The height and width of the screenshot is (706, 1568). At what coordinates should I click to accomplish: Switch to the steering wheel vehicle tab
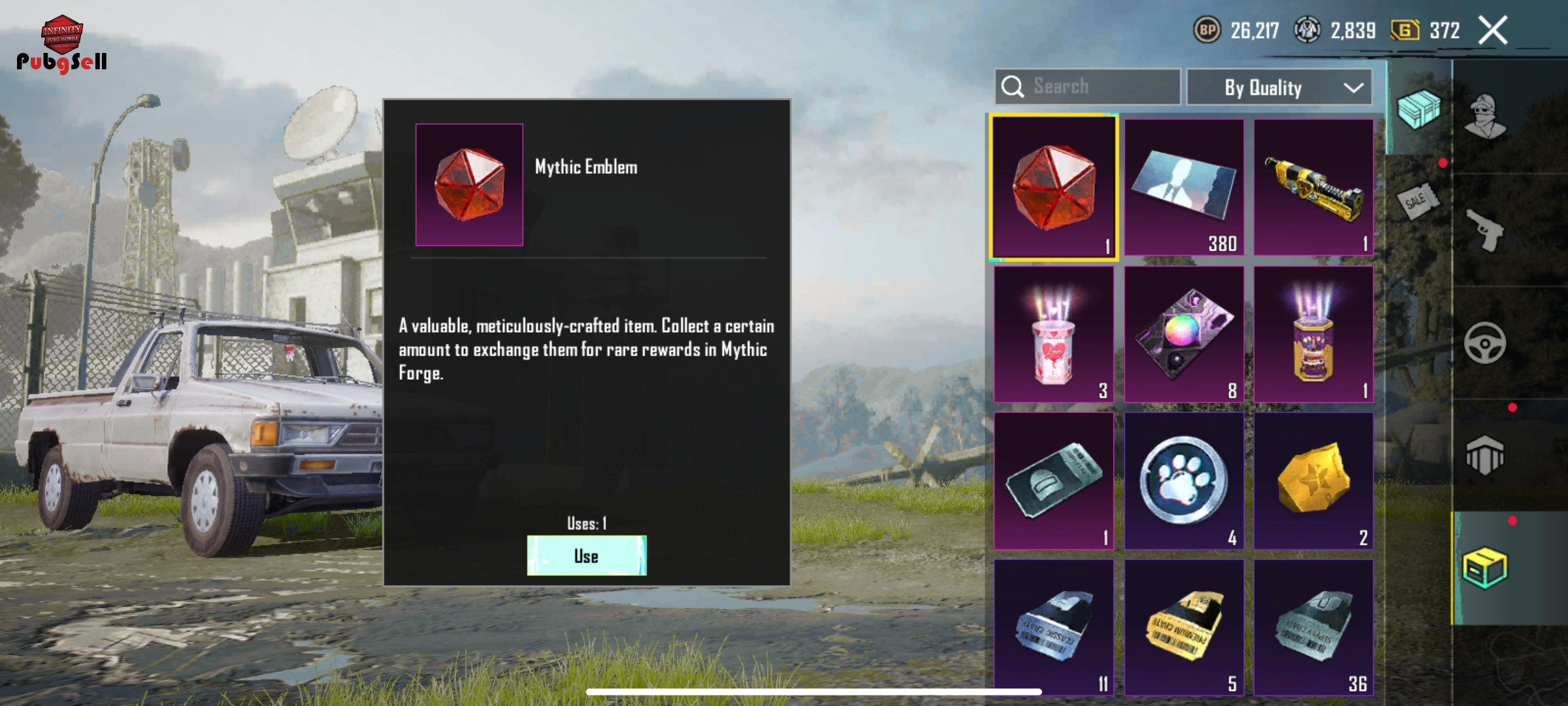(x=1486, y=343)
